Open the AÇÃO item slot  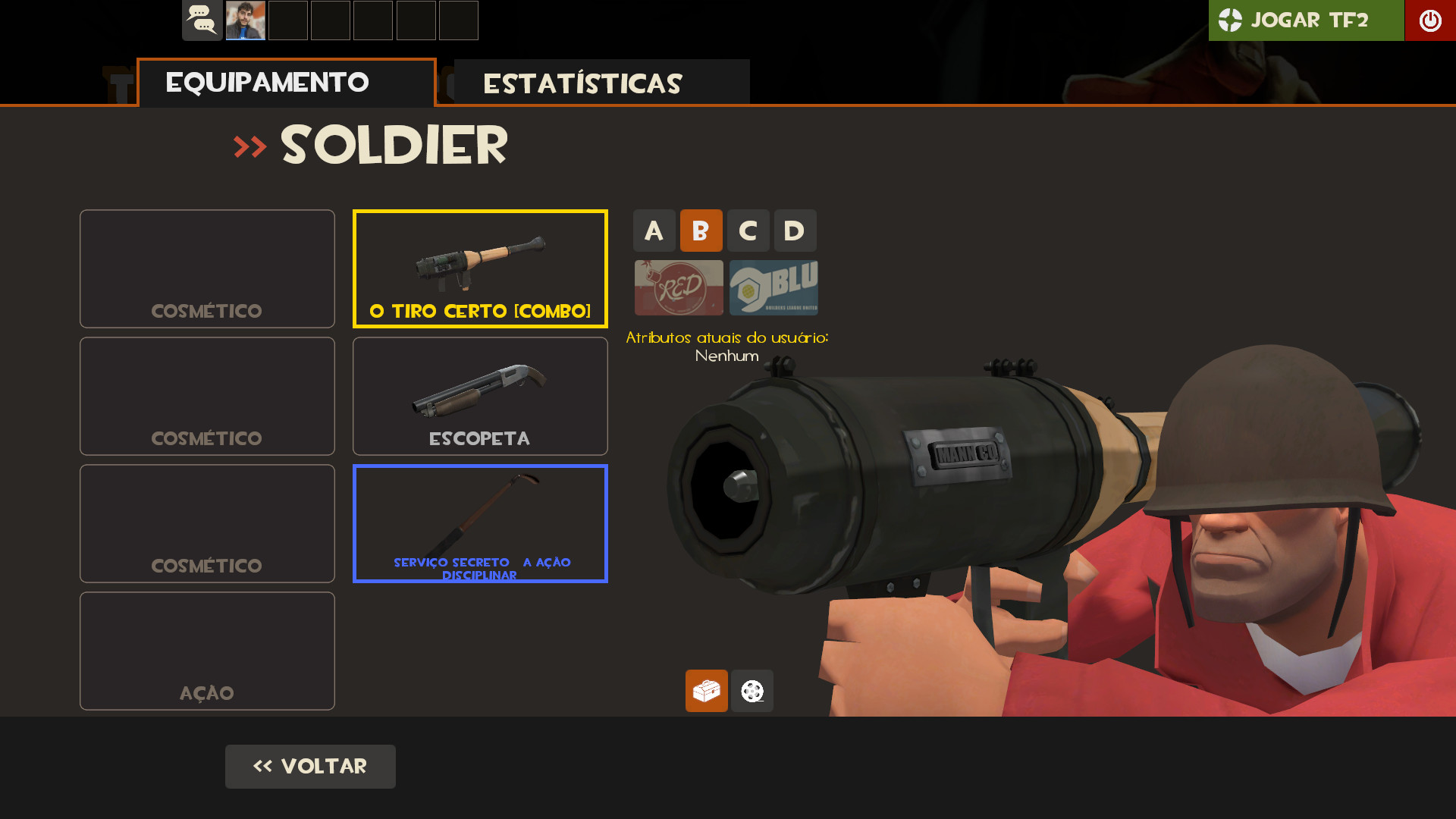click(x=206, y=651)
